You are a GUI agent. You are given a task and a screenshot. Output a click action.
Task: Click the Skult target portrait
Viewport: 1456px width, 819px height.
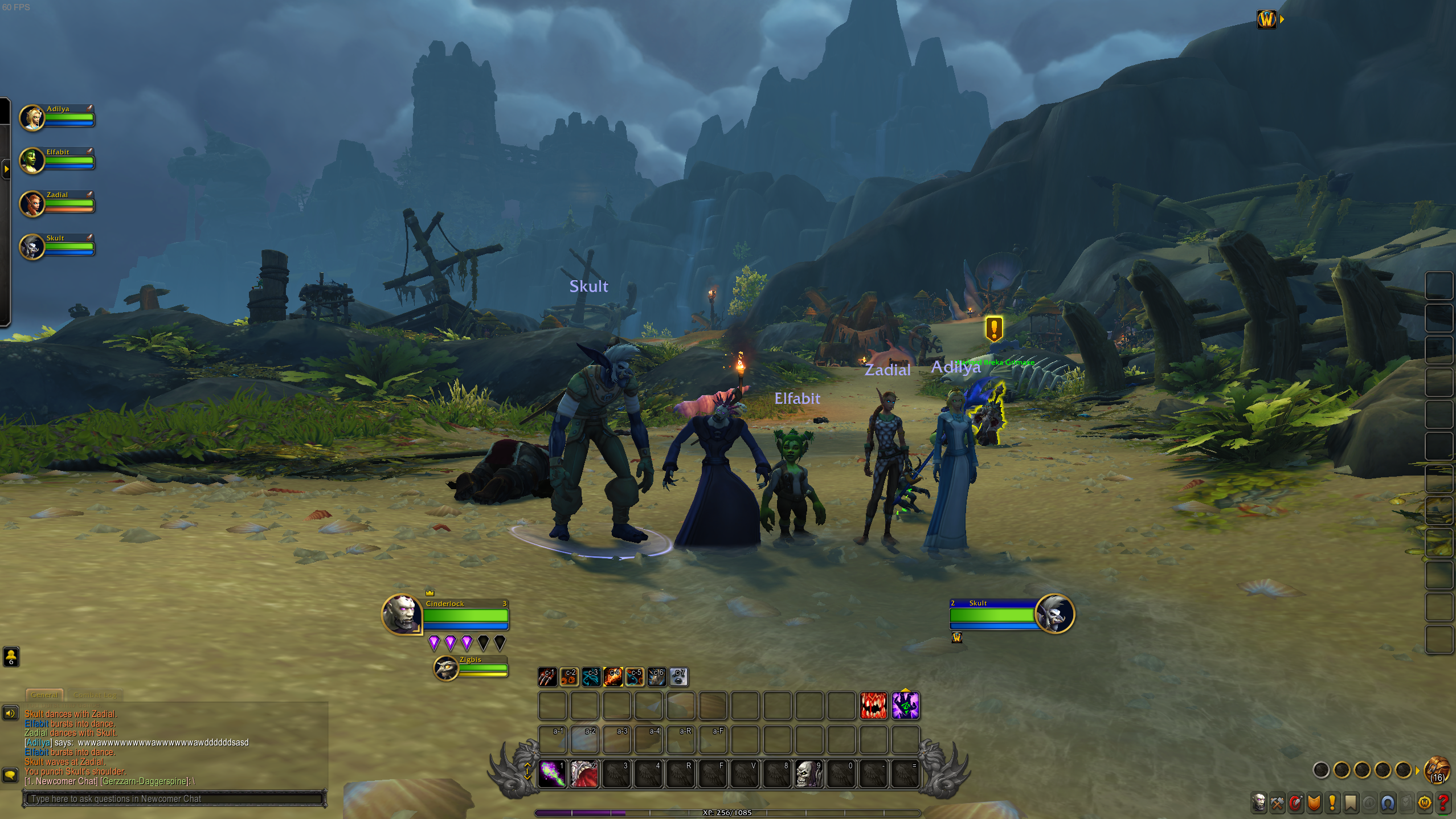(1055, 614)
